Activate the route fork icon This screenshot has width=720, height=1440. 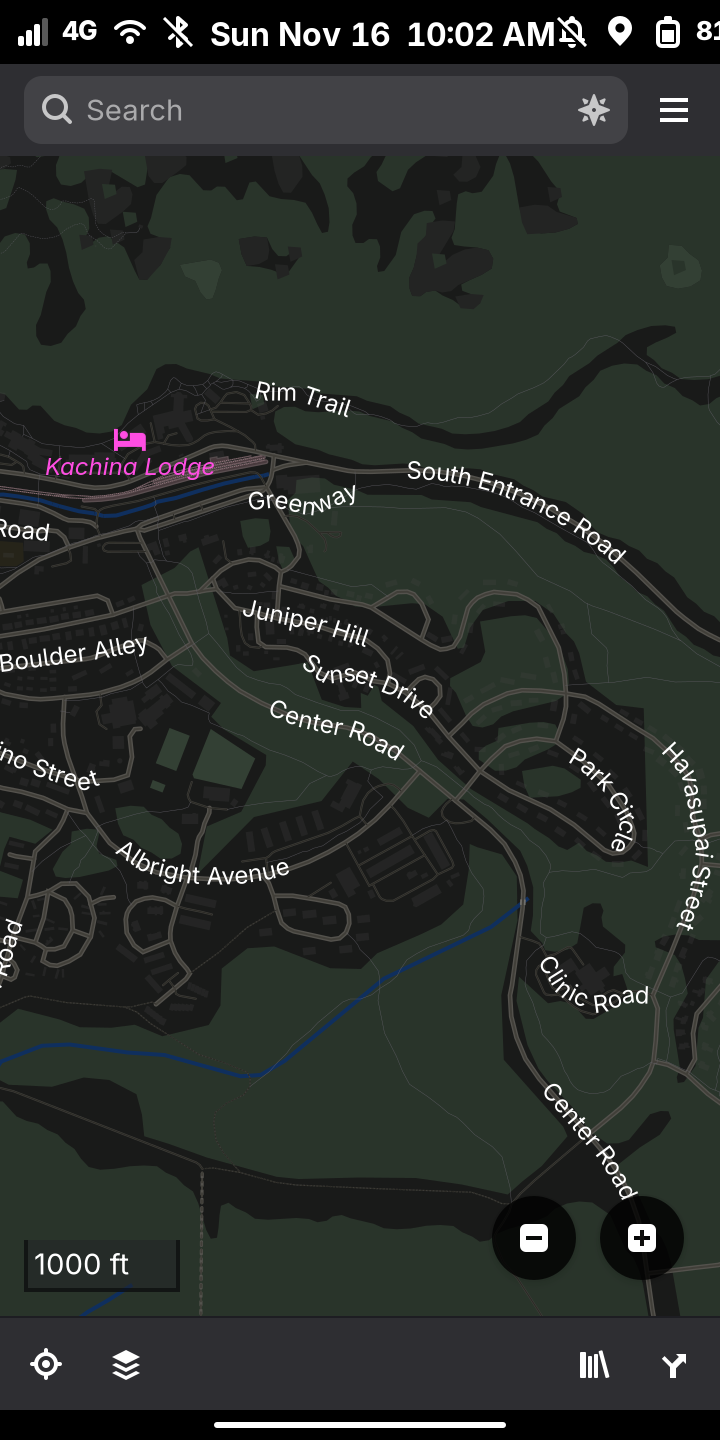point(674,1364)
